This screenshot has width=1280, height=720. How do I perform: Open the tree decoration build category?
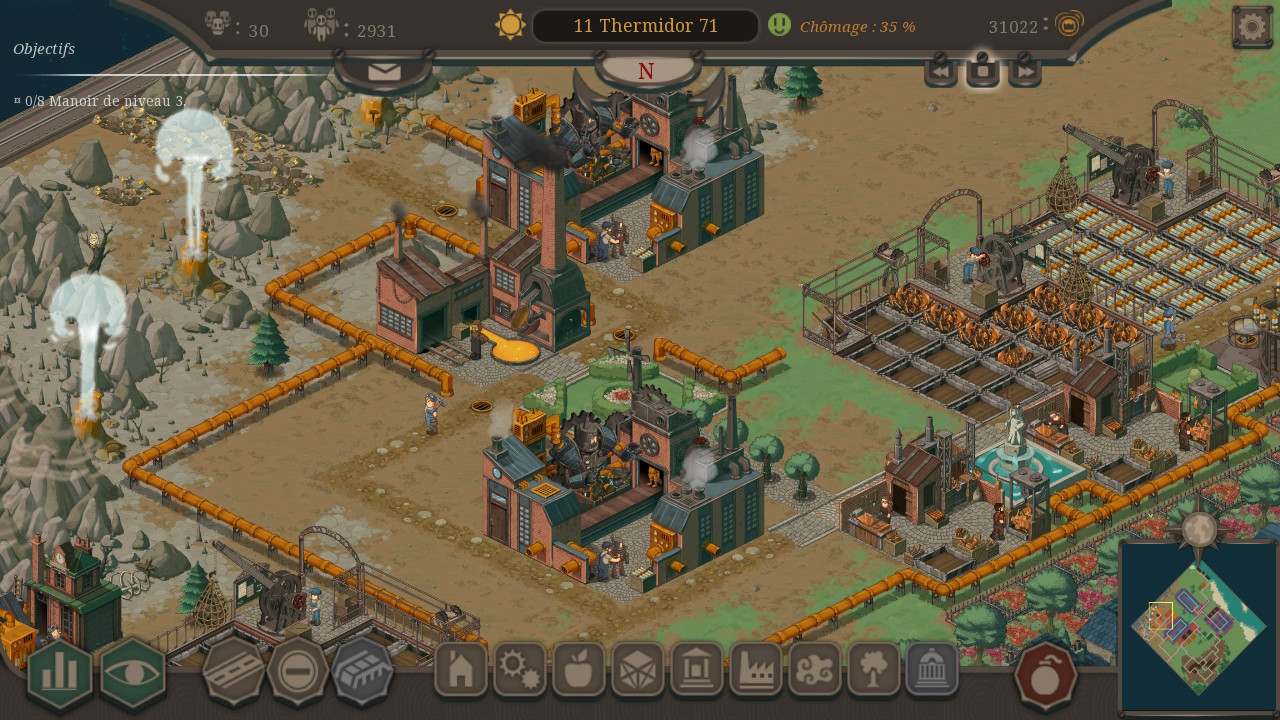(874, 669)
